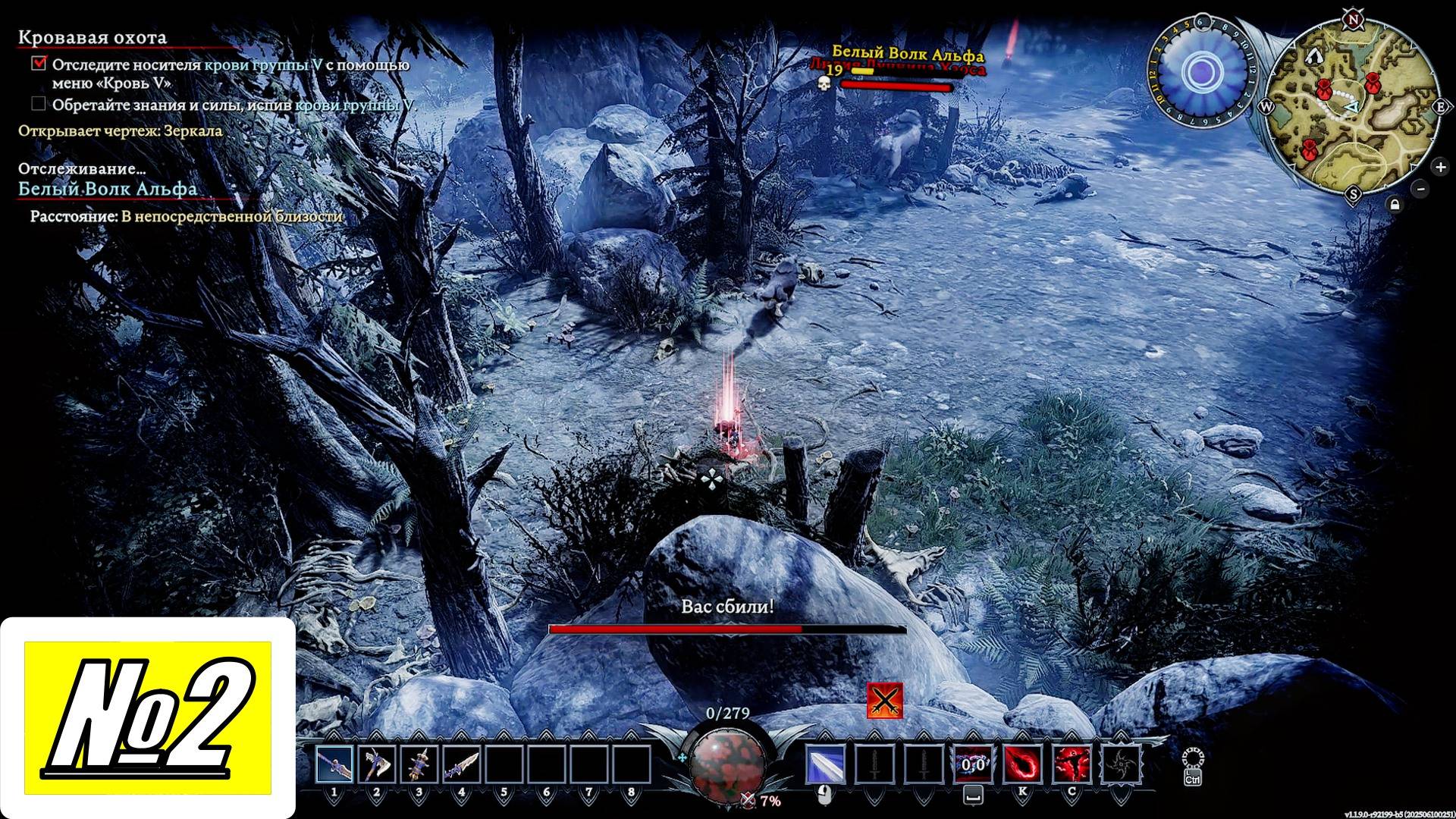Cast the red figure spell bound to C
This screenshot has width=1456, height=819.
(1071, 764)
